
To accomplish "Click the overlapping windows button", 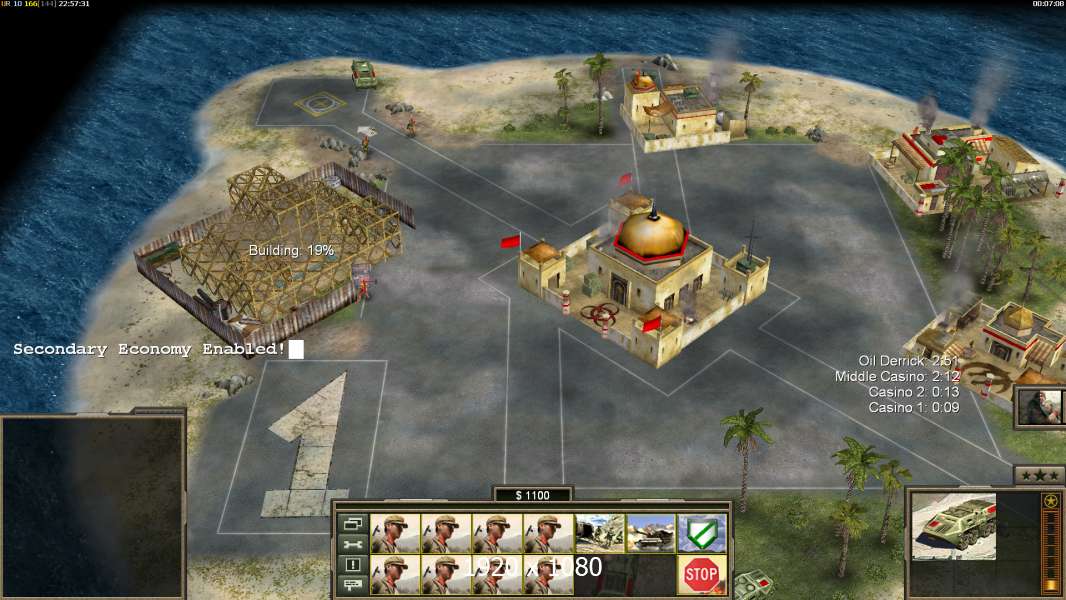I will click(353, 524).
